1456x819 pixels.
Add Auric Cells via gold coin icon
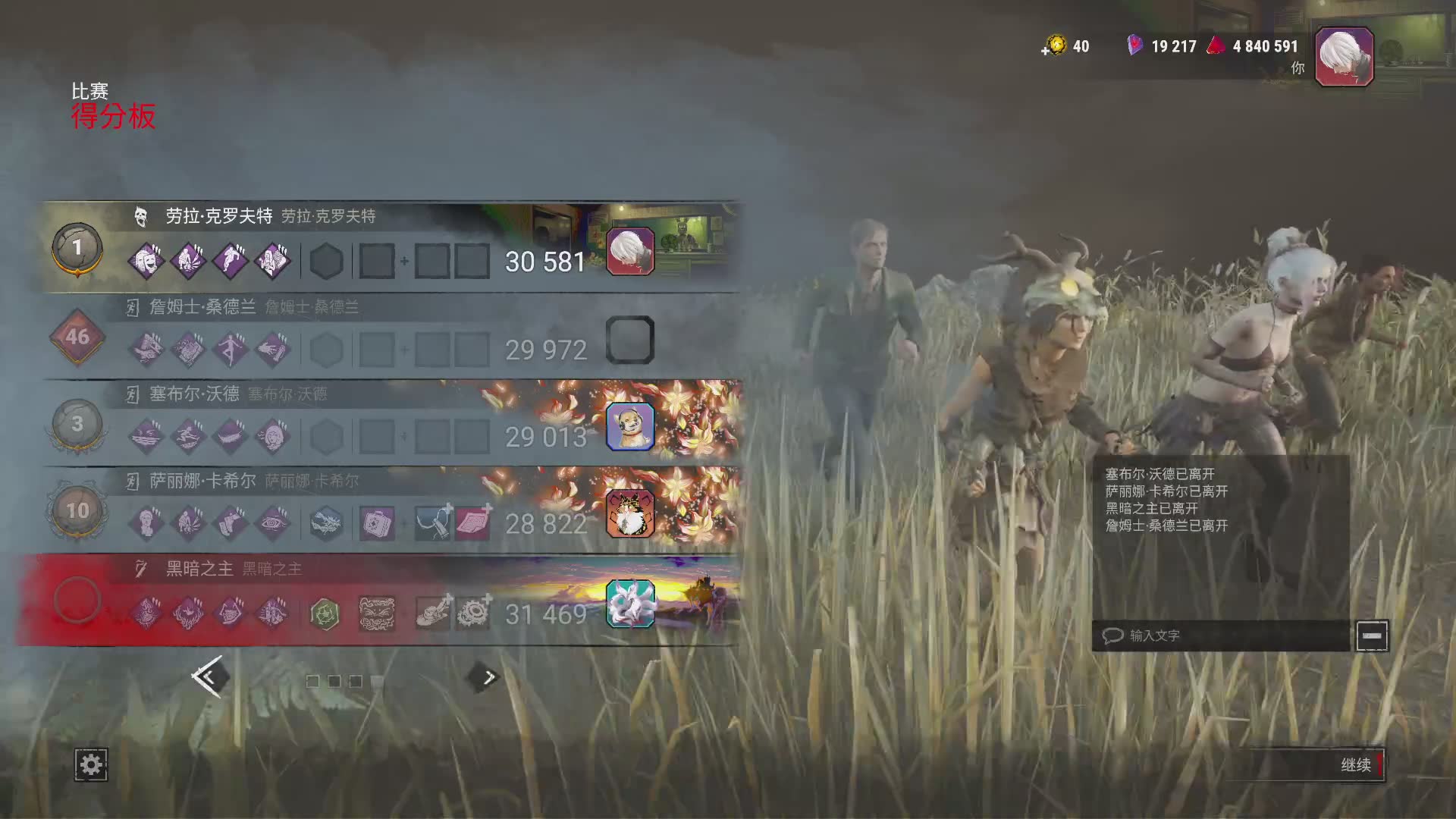[x=1055, y=46]
